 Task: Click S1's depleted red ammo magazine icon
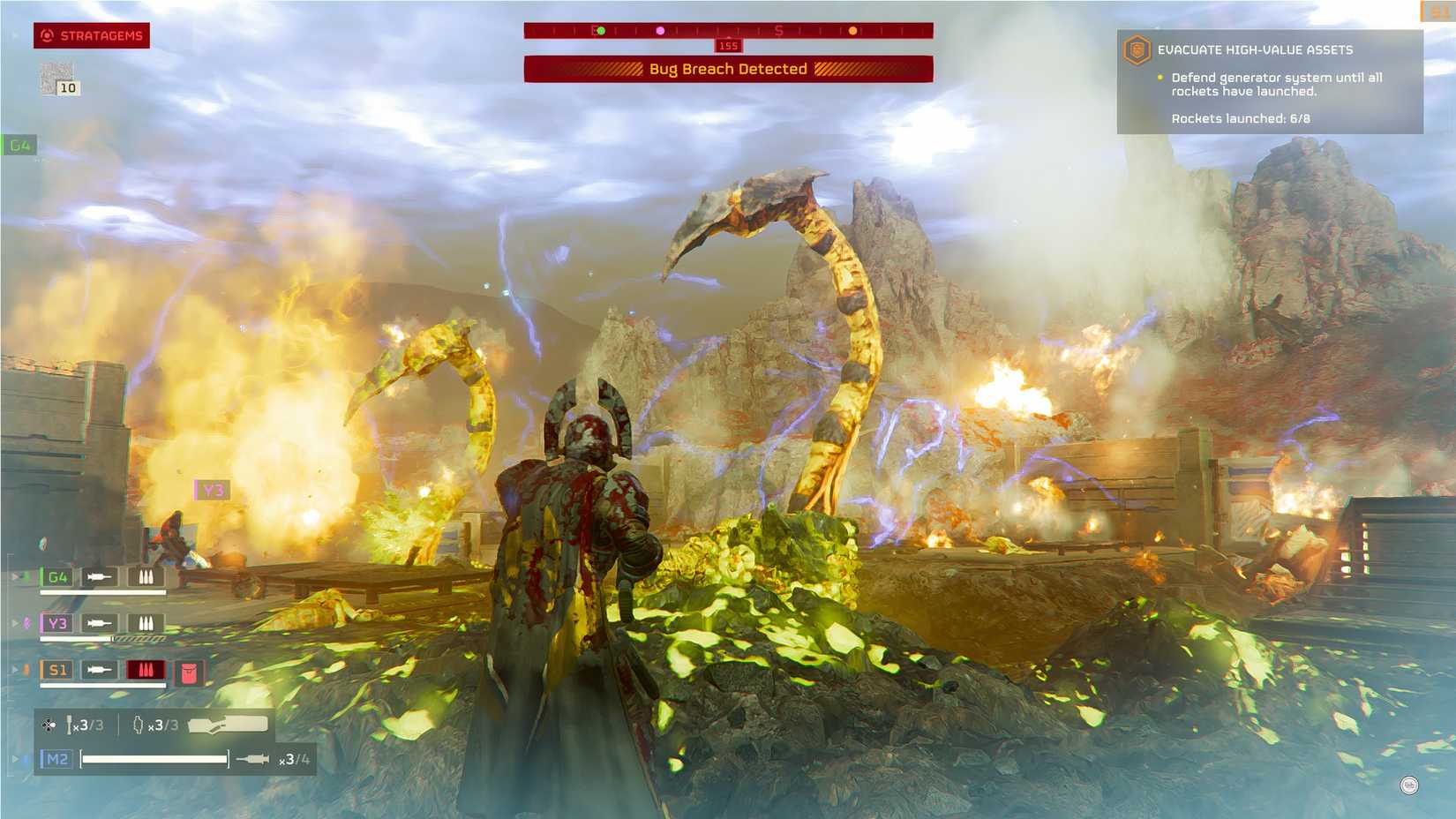pos(146,670)
